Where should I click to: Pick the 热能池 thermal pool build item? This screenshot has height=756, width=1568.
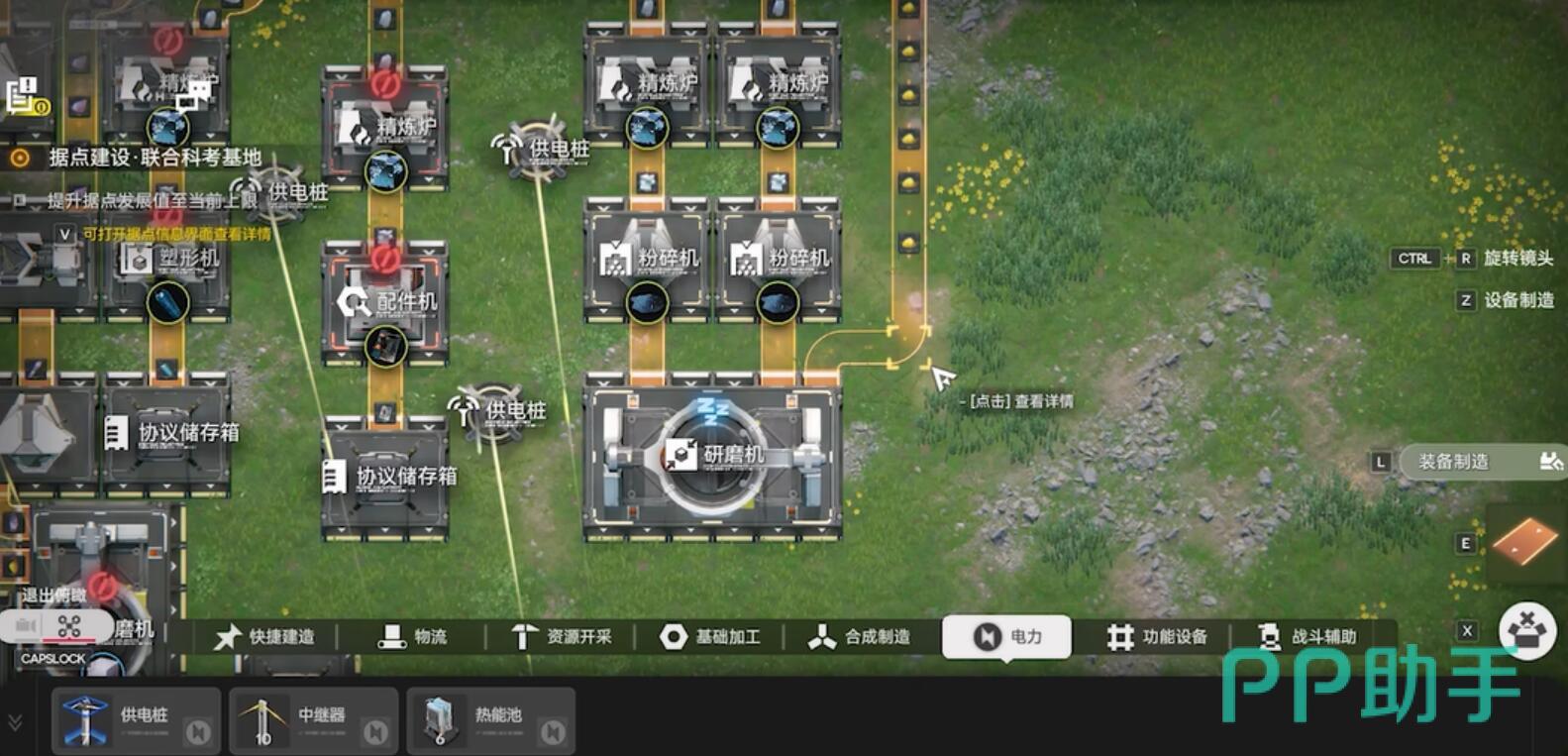coord(490,720)
